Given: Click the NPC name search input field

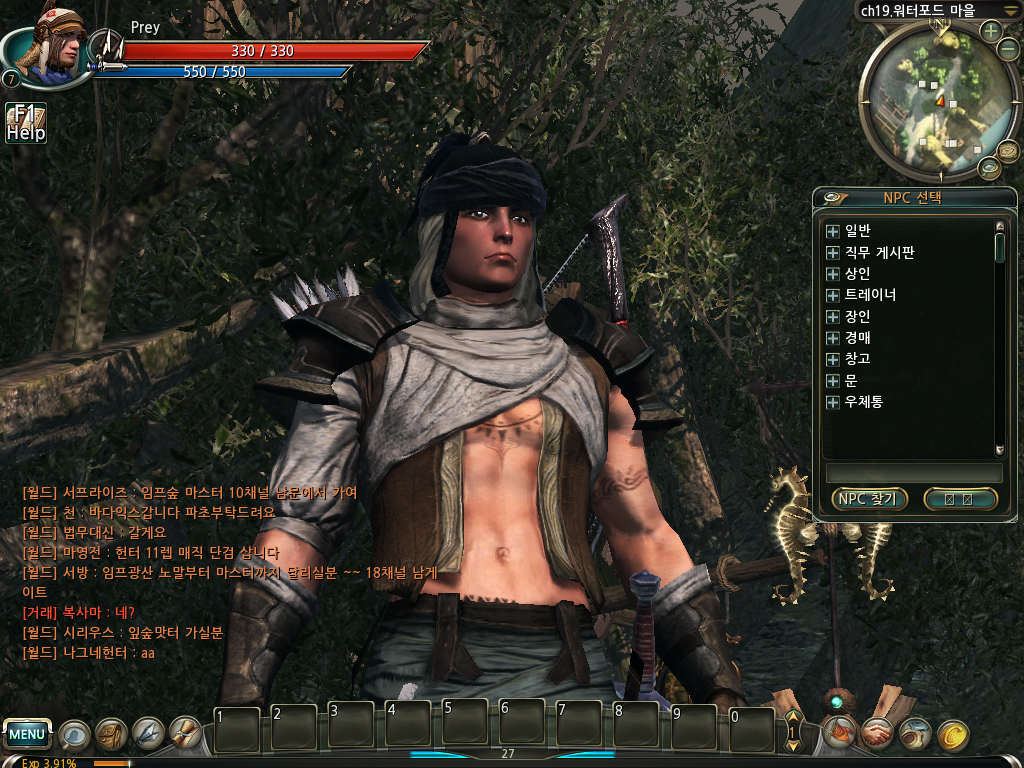Looking at the screenshot, I should tap(913, 472).
